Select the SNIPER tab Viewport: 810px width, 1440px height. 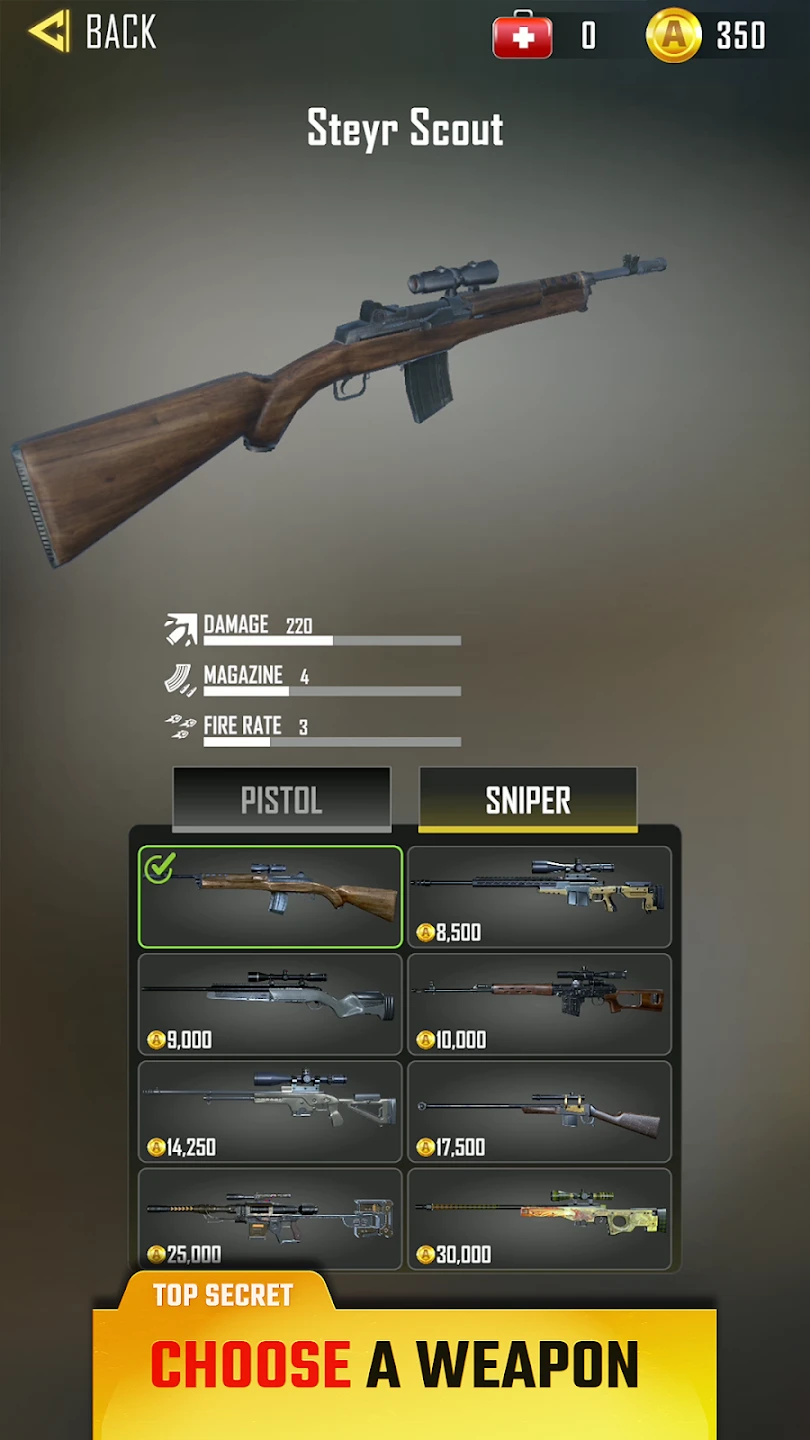coord(527,799)
